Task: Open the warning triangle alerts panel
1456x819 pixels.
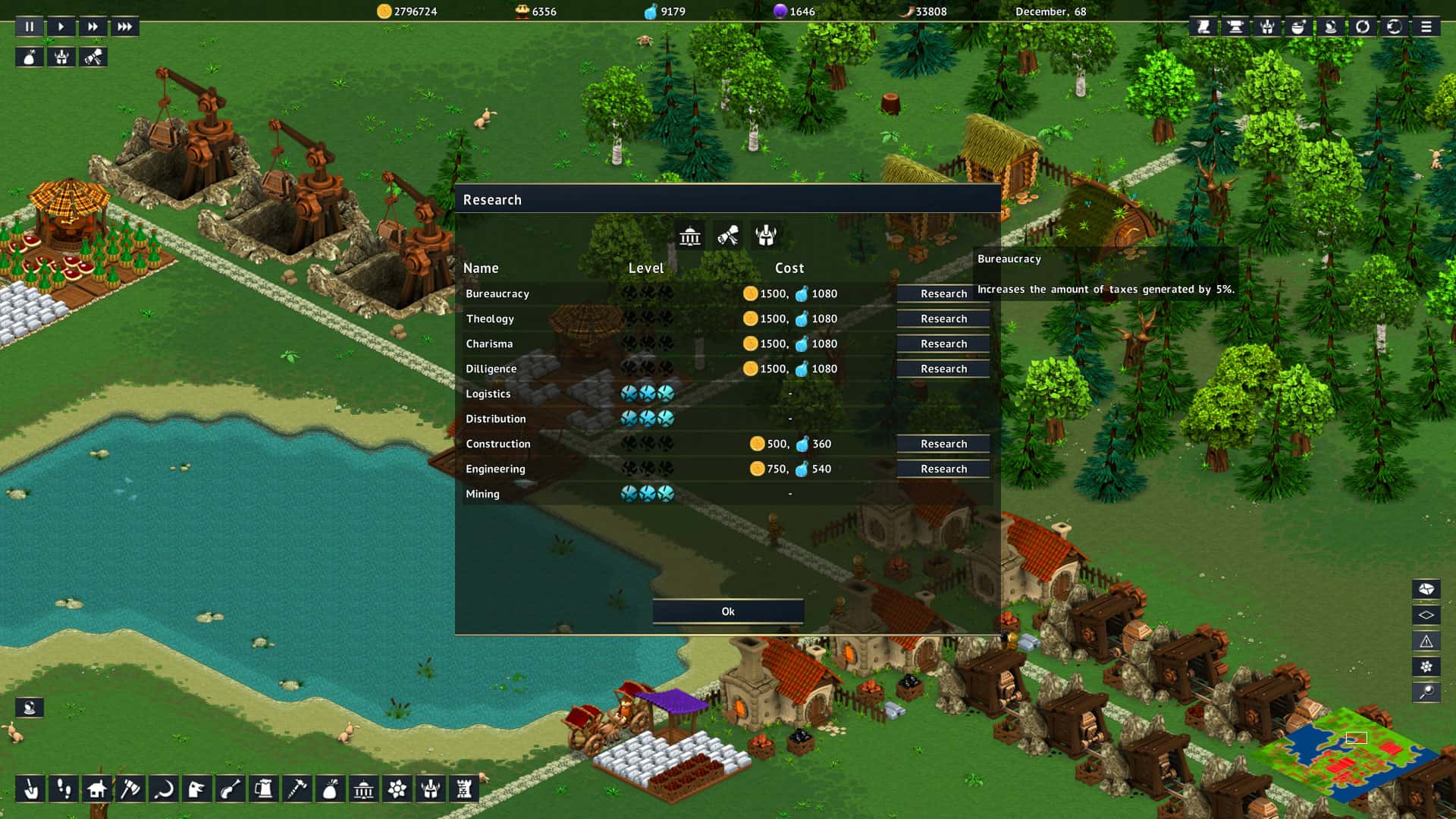Action: point(1426,641)
